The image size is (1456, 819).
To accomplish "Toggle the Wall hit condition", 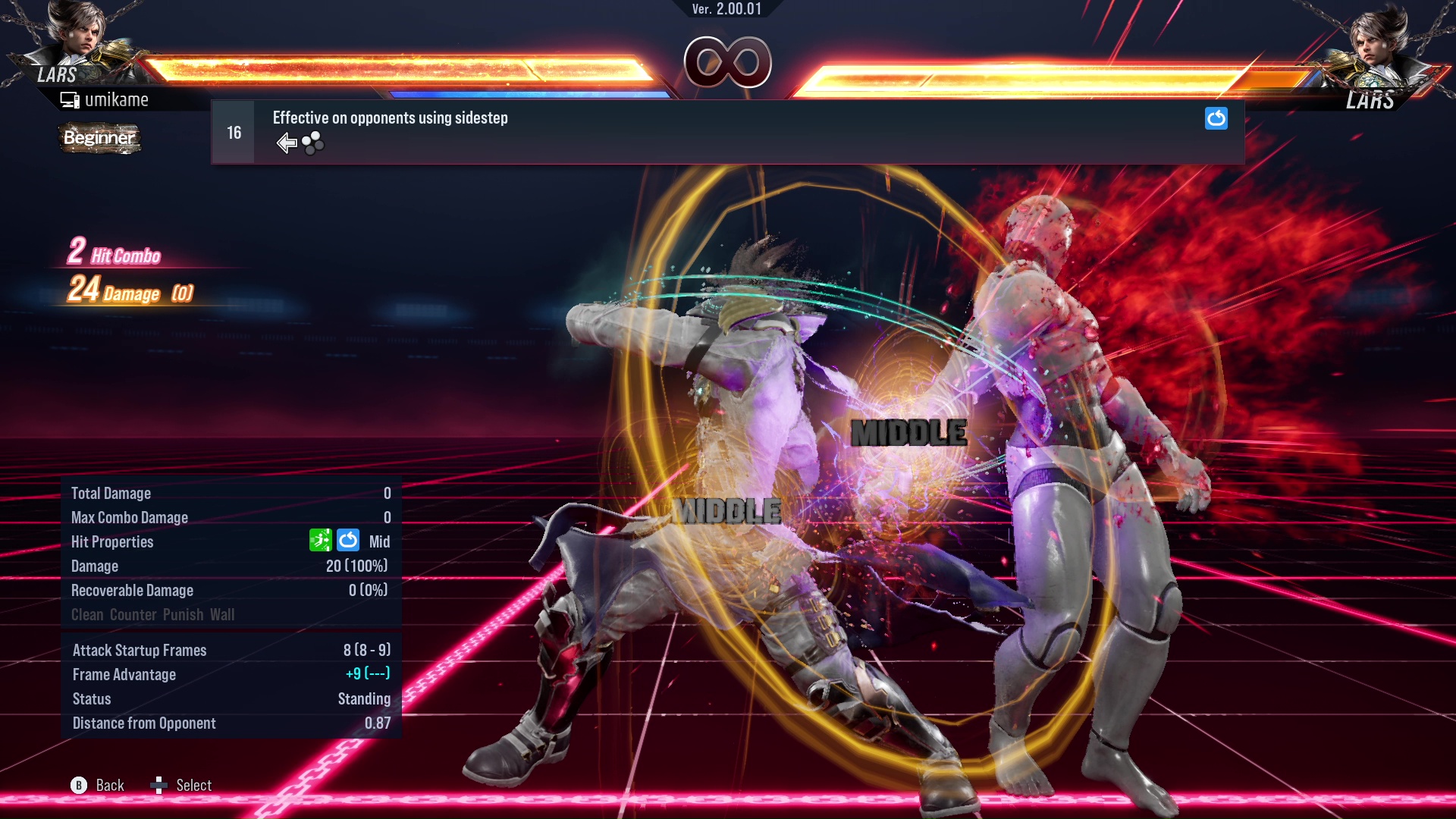I will tap(221, 614).
